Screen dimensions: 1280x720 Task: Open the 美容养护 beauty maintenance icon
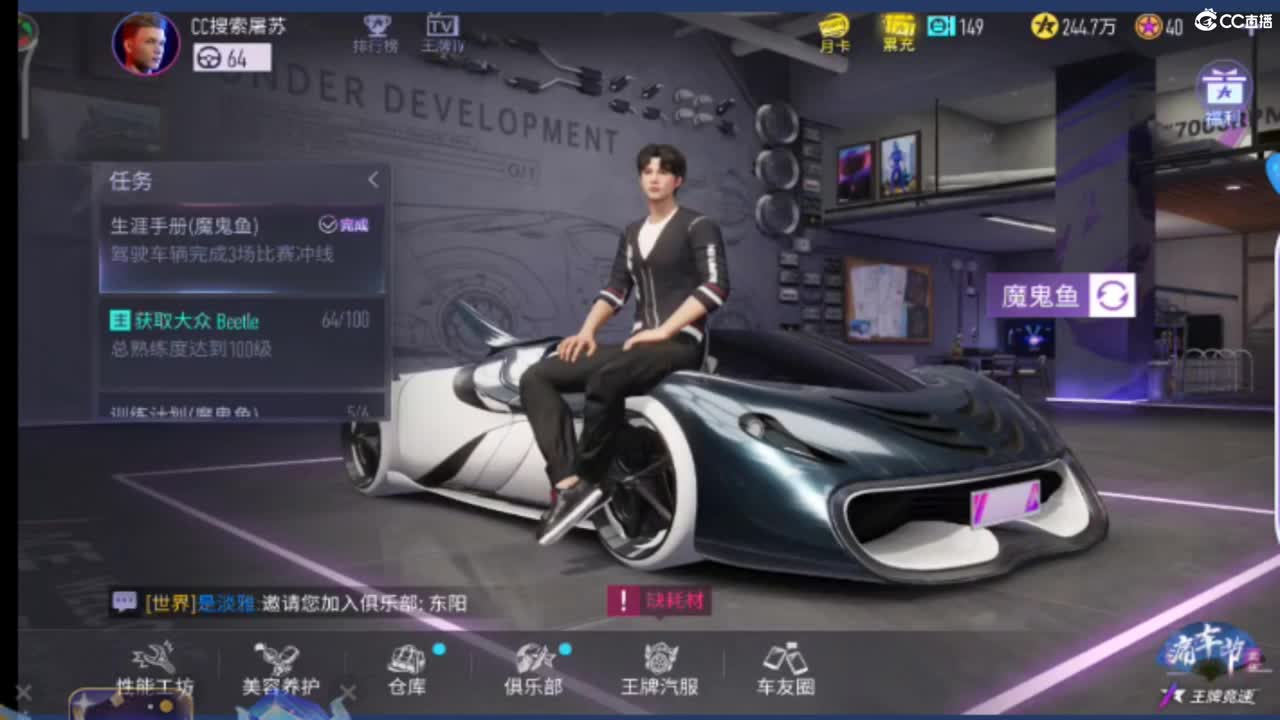point(282,668)
